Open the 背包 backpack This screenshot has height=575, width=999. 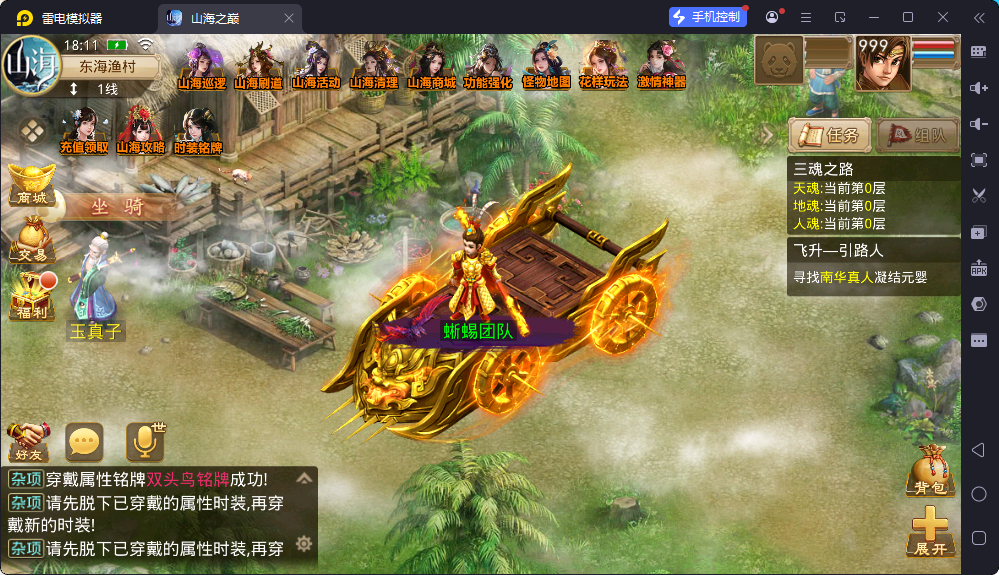pyautogui.click(x=930, y=470)
